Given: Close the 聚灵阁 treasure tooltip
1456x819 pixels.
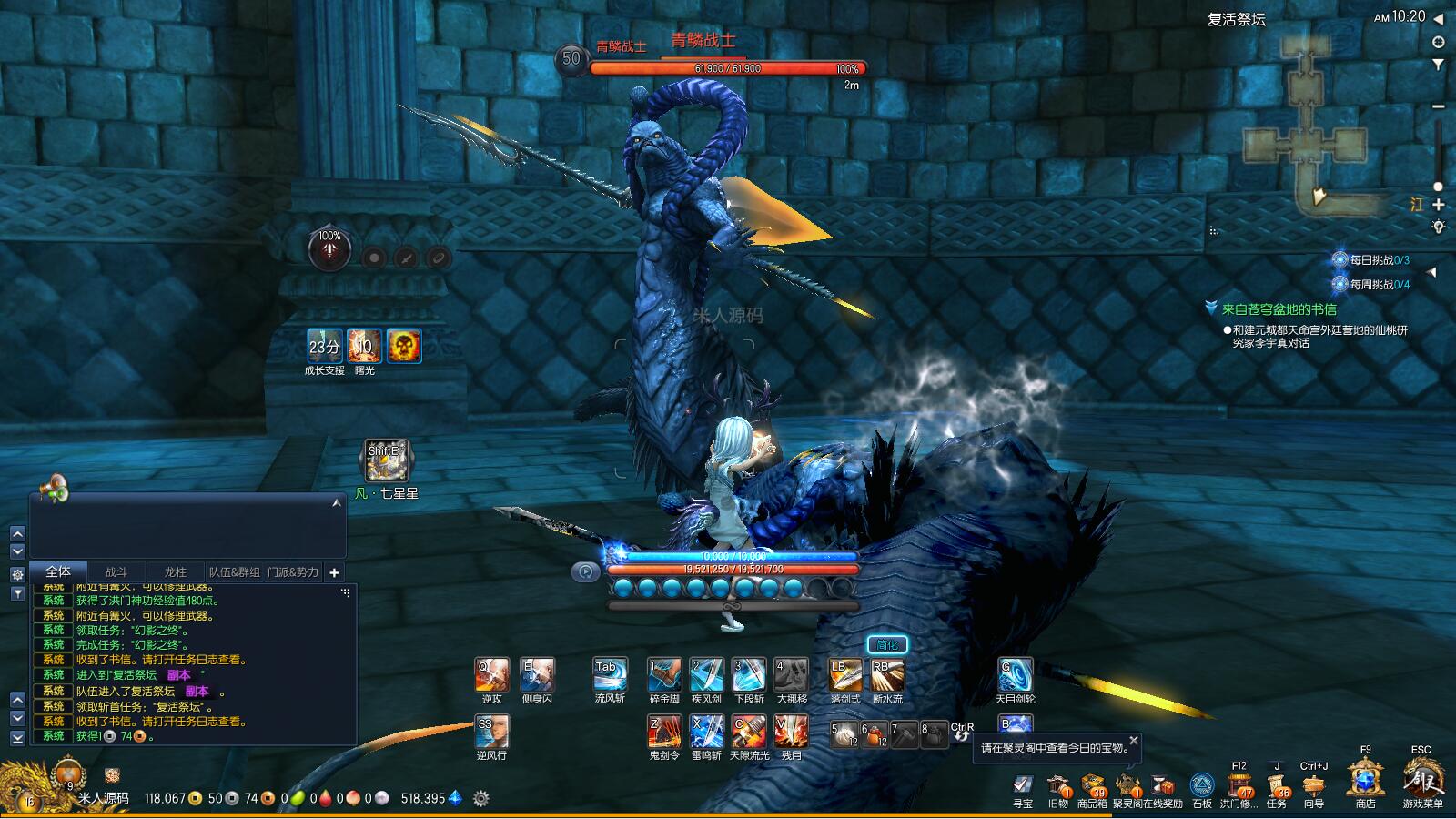Looking at the screenshot, I should [x=1134, y=741].
